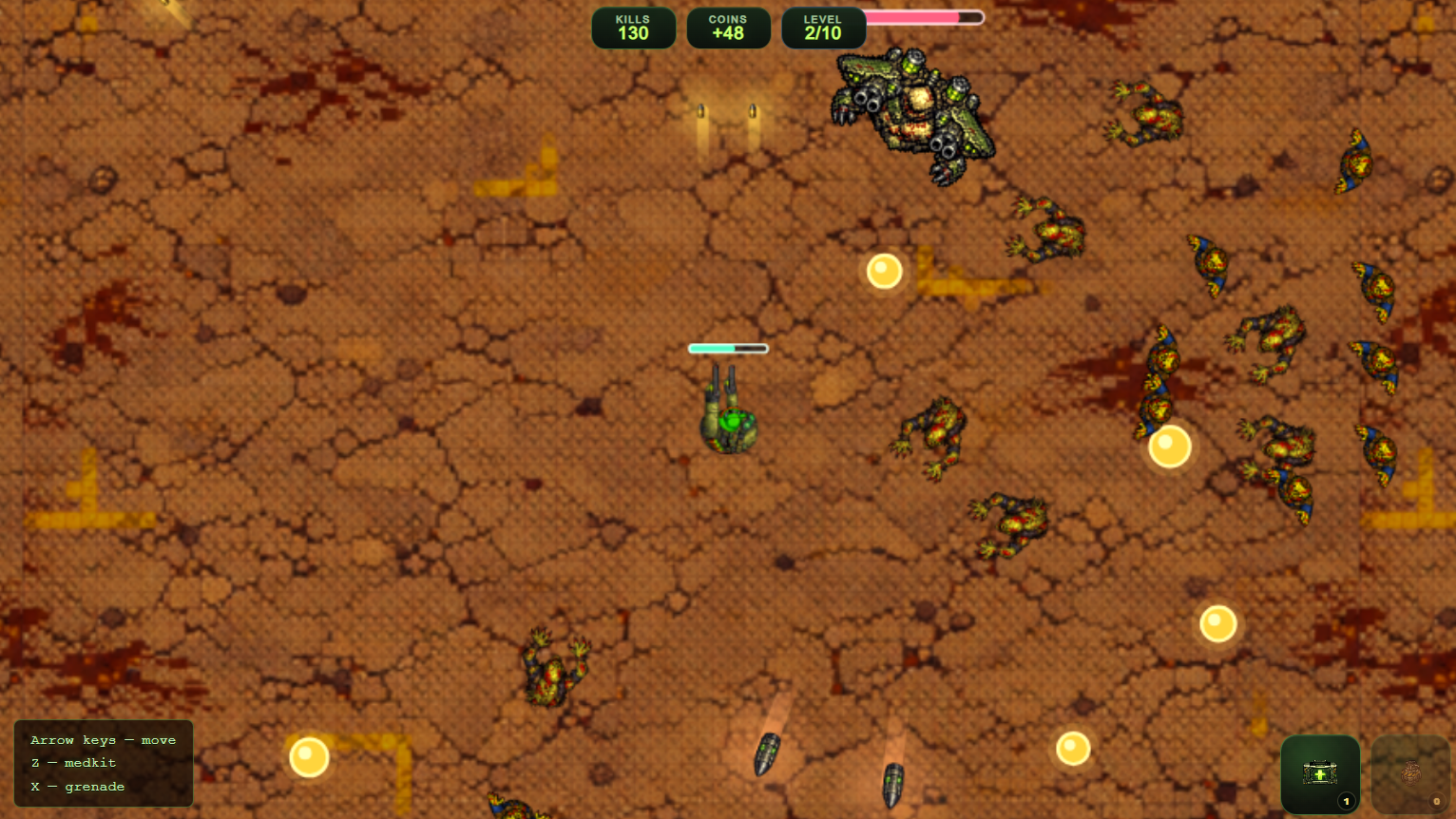Click the medkit count badge showing 1
The width and height of the screenshot is (1456, 819).
[1347, 801]
